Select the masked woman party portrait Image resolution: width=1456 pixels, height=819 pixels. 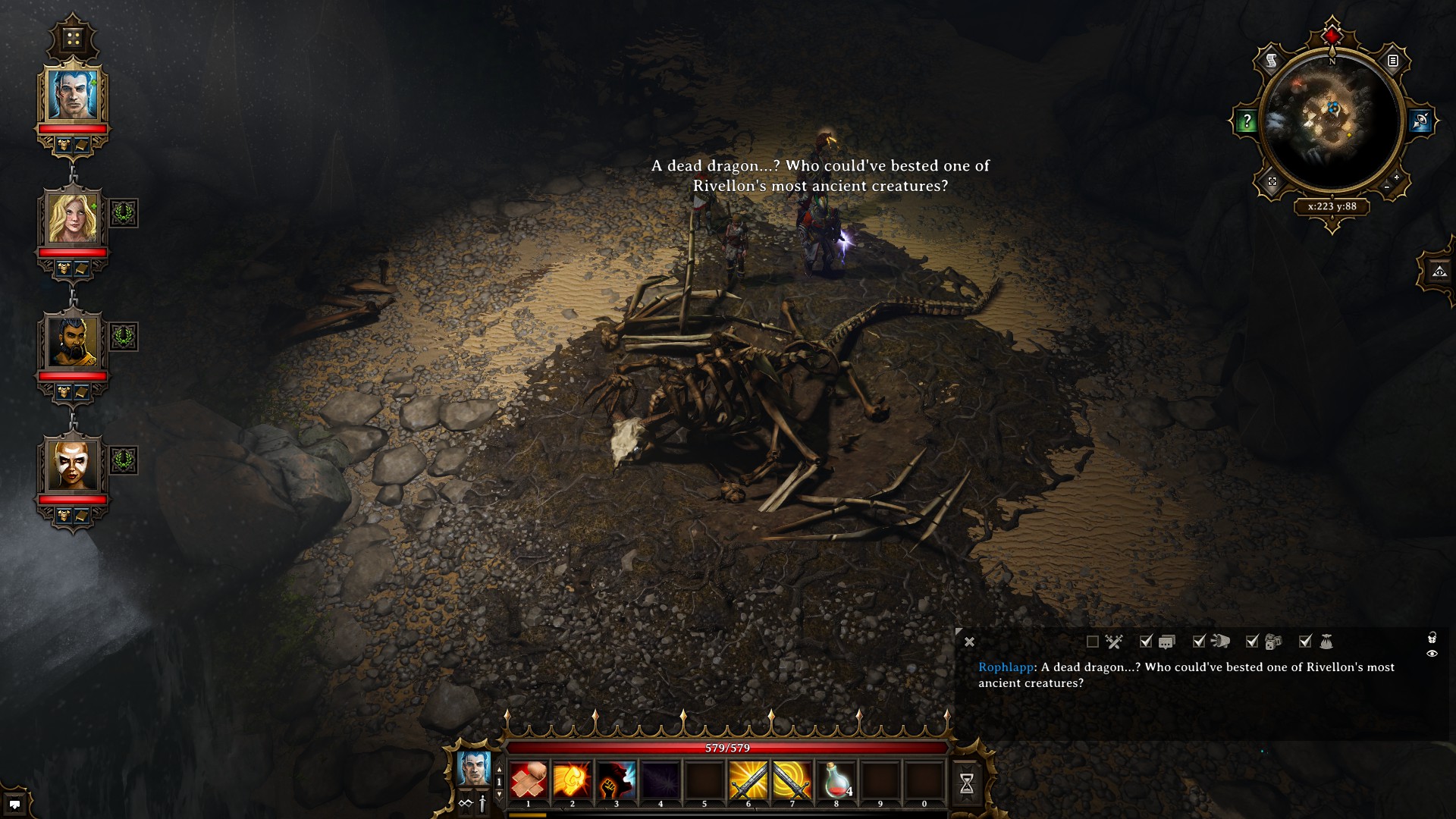tap(73, 465)
